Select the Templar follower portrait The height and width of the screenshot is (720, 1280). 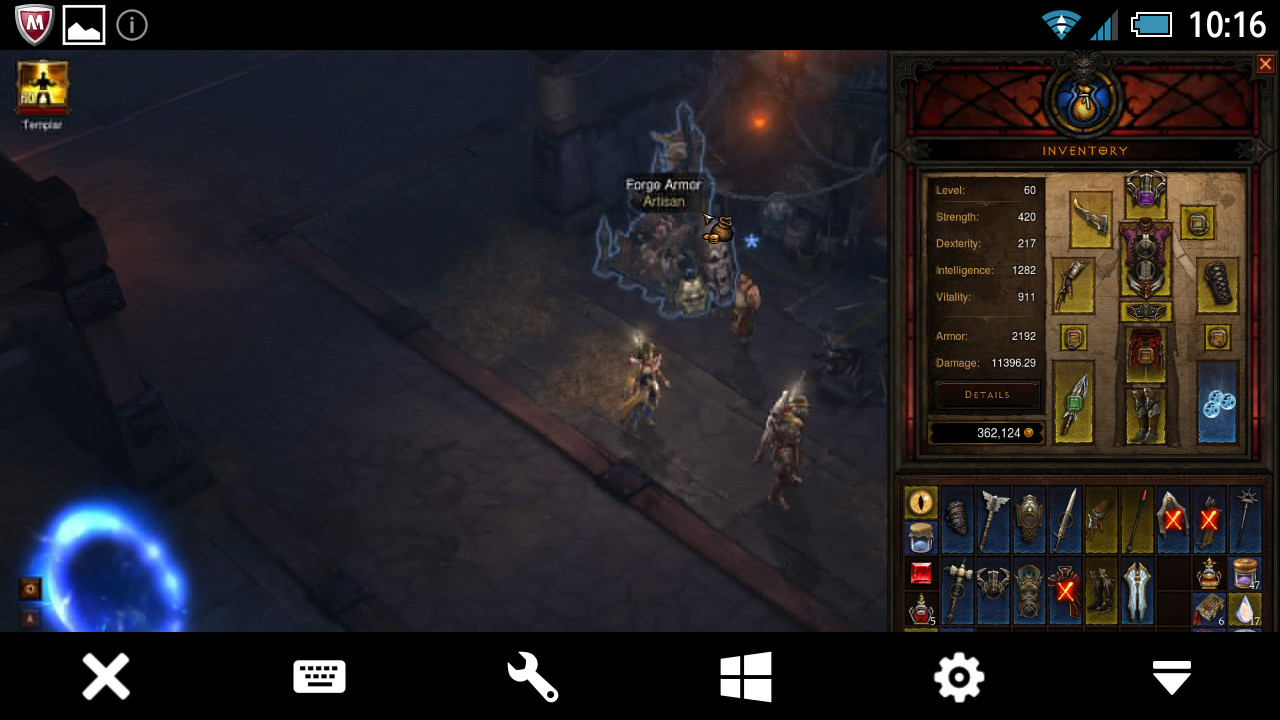tap(43, 86)
